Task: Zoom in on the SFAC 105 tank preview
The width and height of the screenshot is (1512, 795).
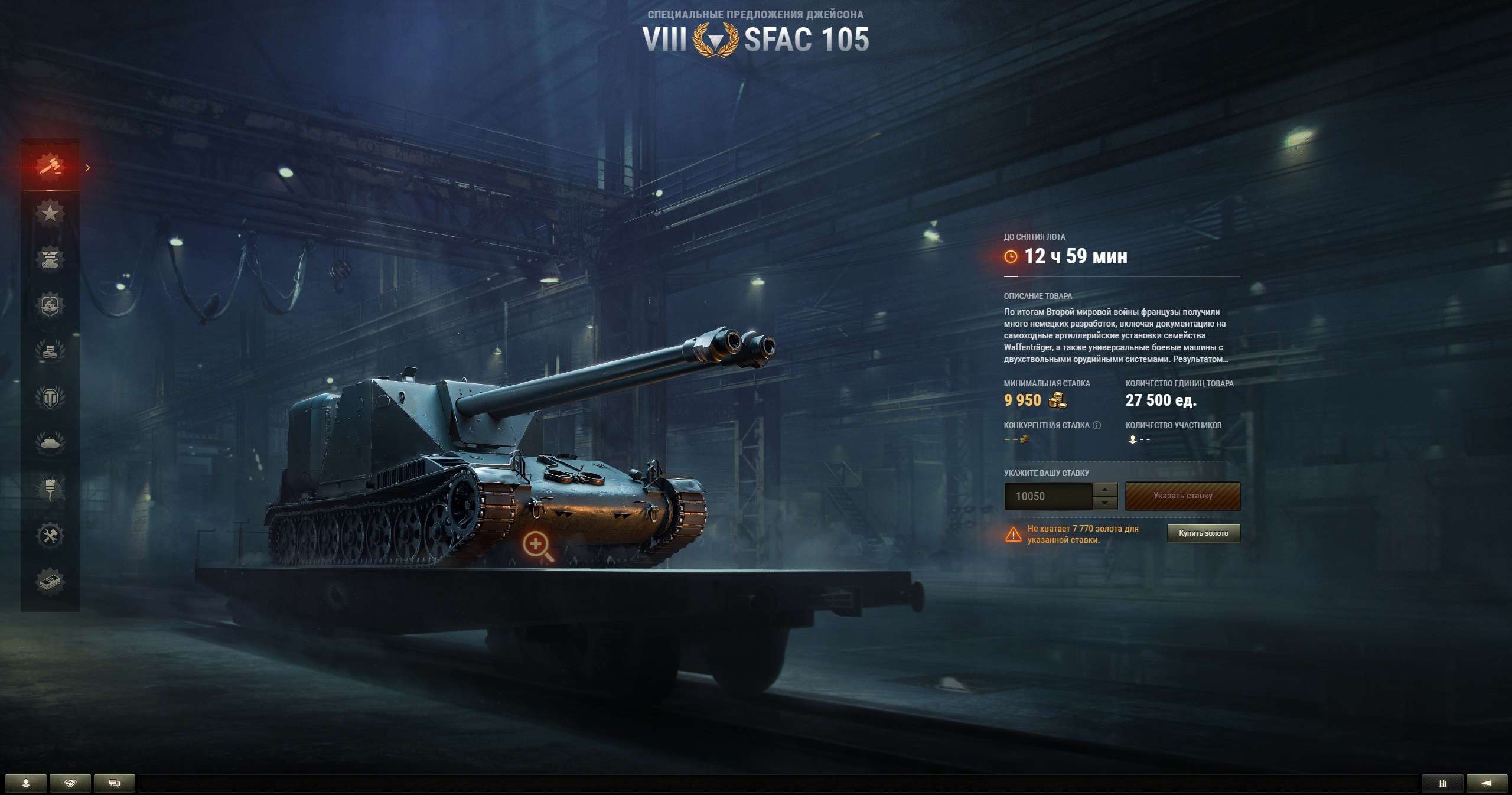Action: 537,546
